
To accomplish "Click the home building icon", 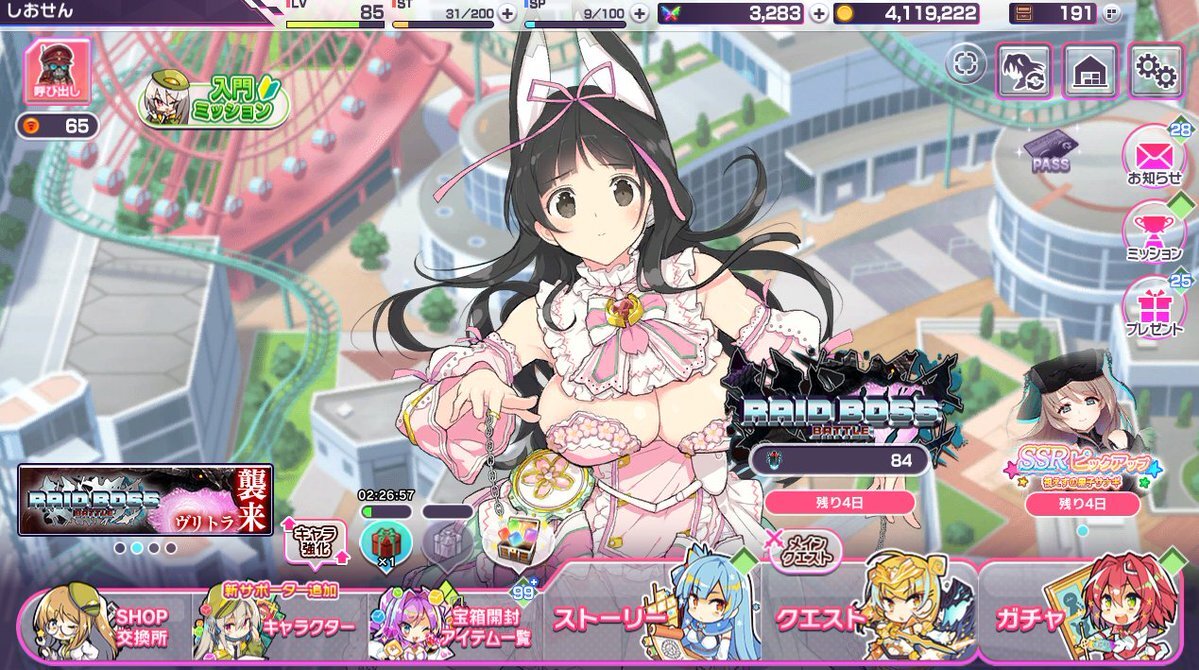I will (1090, 70).
